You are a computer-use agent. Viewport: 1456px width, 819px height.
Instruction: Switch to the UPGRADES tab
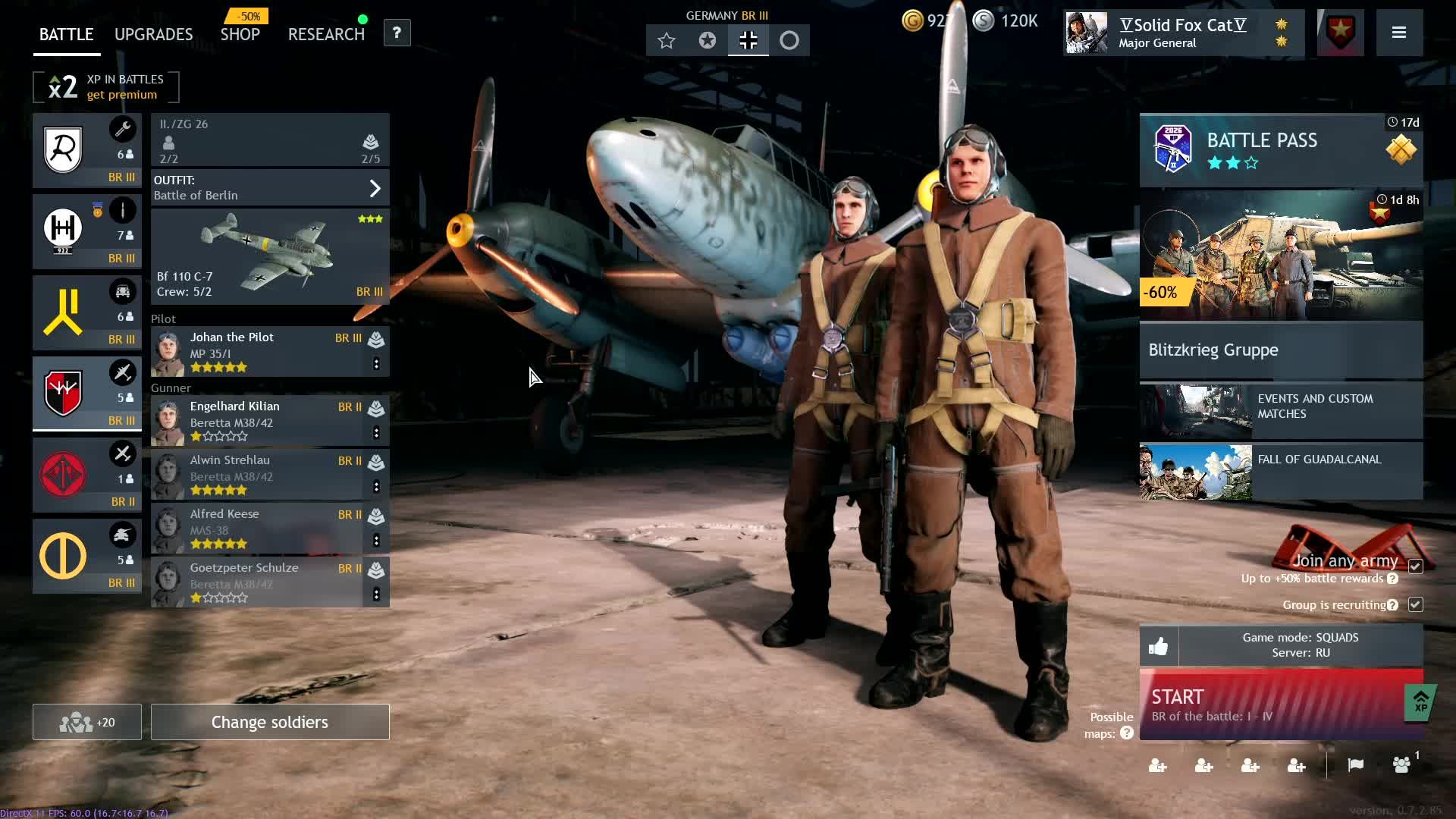tap(153, 35)
